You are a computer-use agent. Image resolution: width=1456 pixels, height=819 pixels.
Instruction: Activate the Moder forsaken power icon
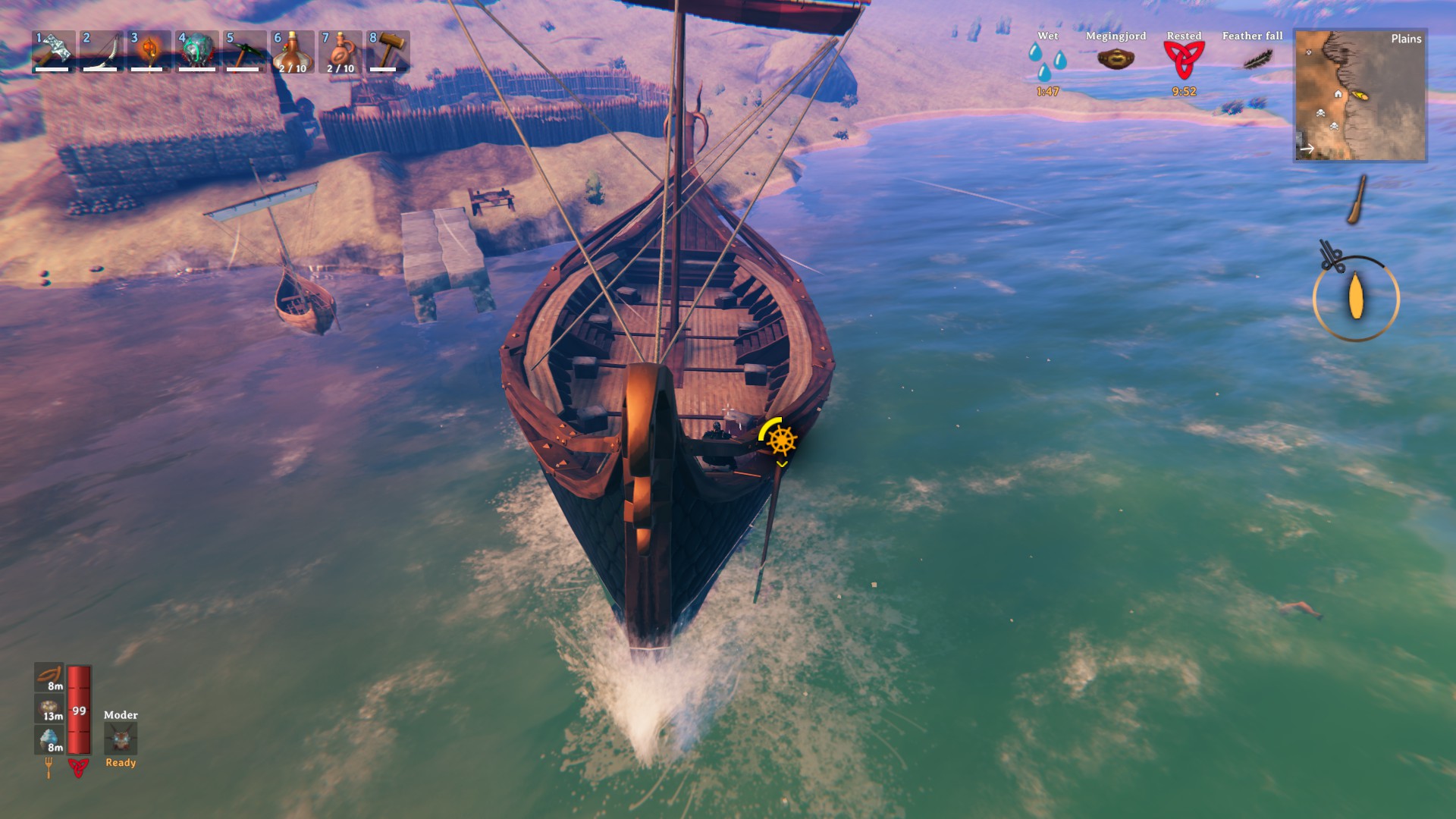tap(121, 738)
